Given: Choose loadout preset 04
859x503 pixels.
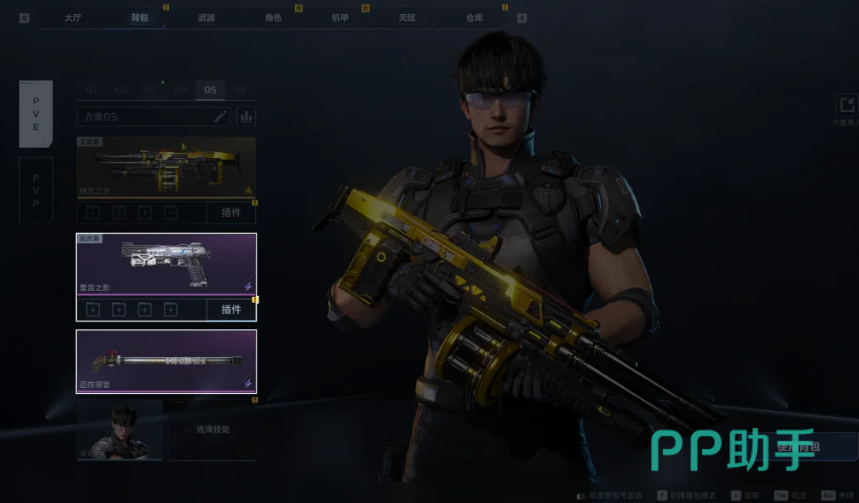Looking at the screenshot, I should (x=180, y=90).
